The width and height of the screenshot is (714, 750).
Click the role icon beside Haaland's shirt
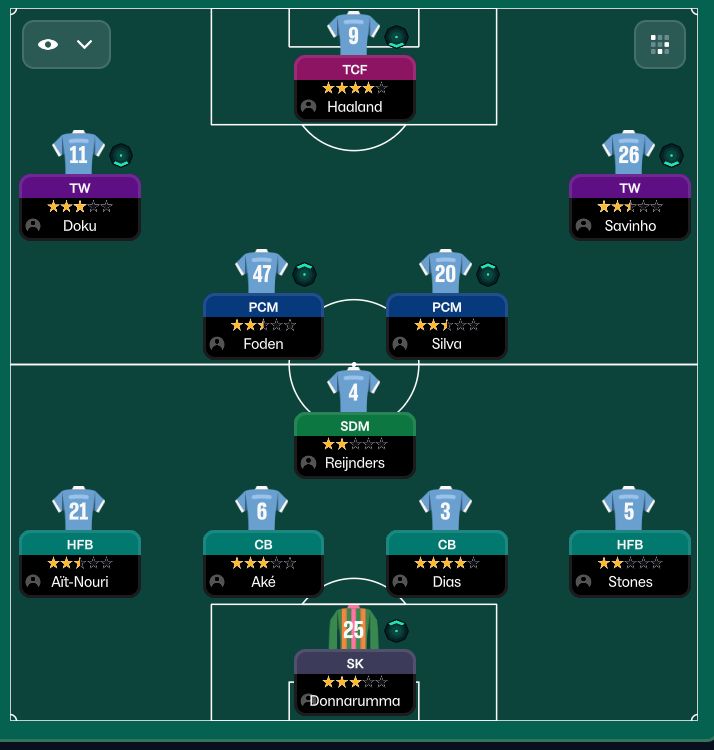click(396, 38)
